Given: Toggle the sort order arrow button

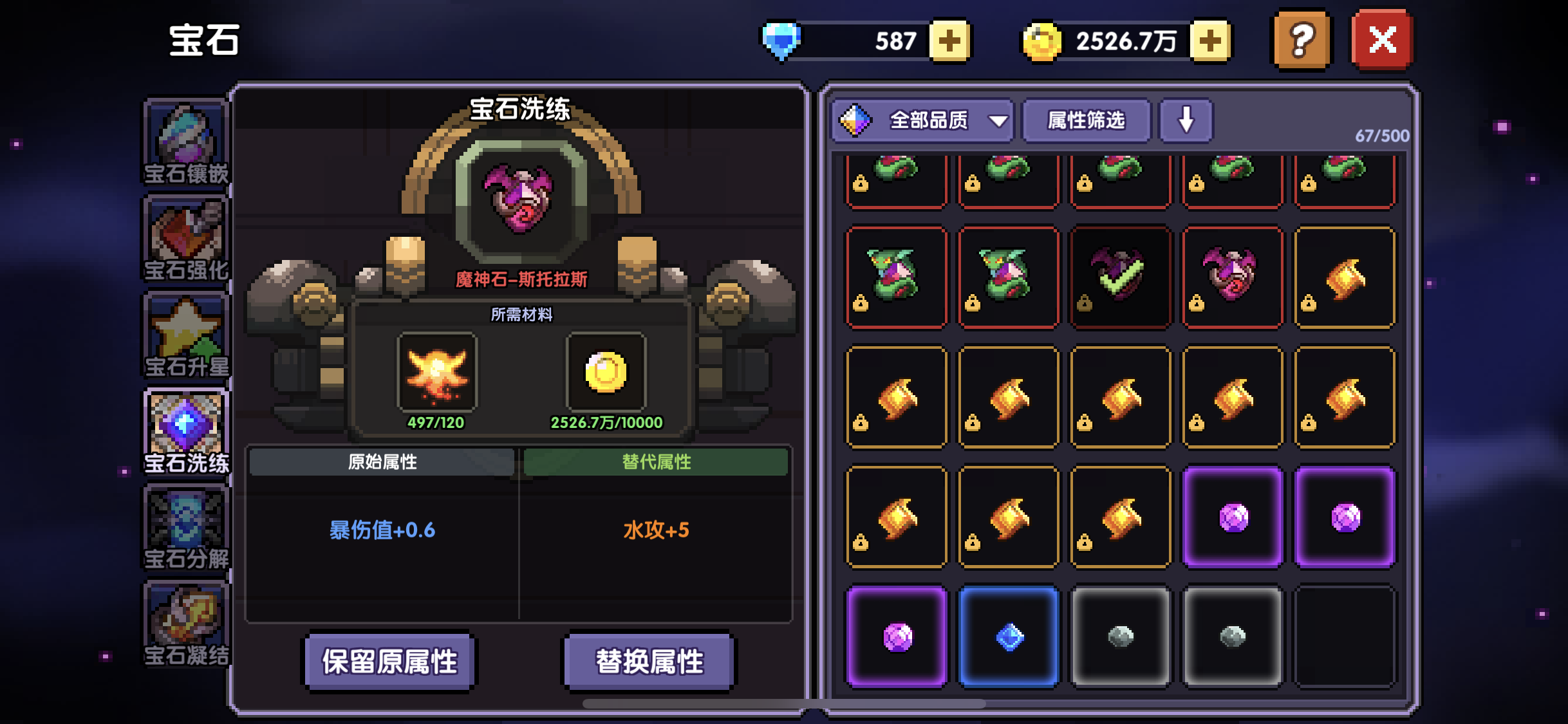Looking at the screenshot, I should pyautogui.click(x=1184, y=120).
